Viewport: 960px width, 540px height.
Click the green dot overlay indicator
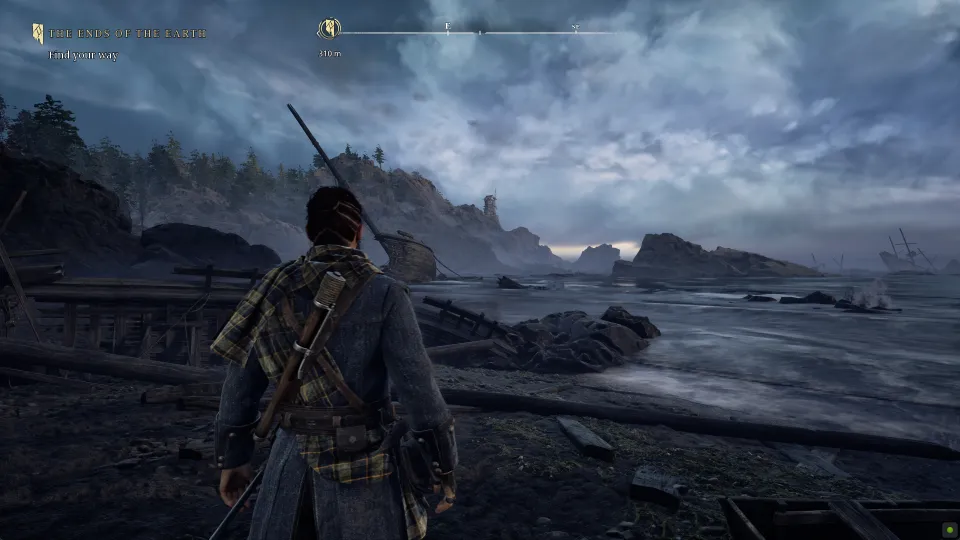click(x=946, y=527)
